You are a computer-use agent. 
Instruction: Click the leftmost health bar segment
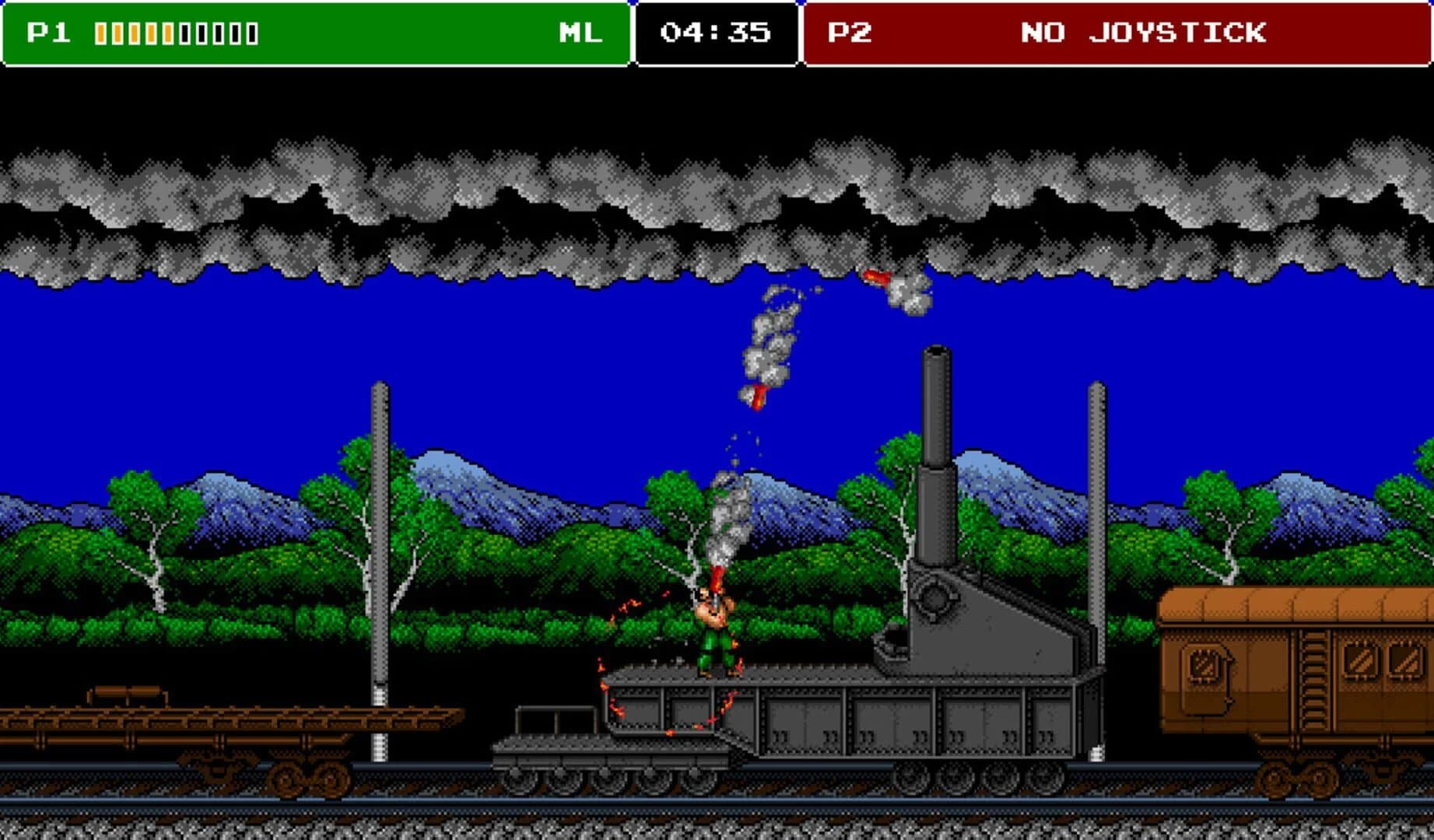pyautogui.click(x=100, y=33)
